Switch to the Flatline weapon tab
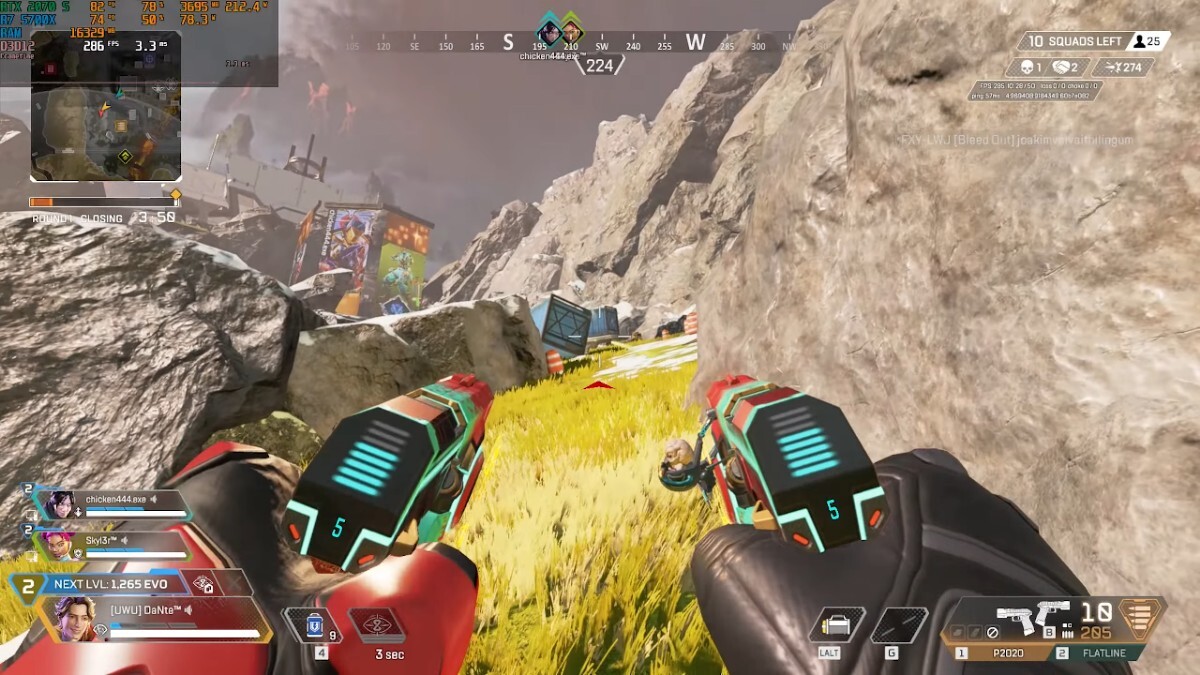Image resolution: width=1200 pixels, height=675 pixels. (x=1098, y=652)
